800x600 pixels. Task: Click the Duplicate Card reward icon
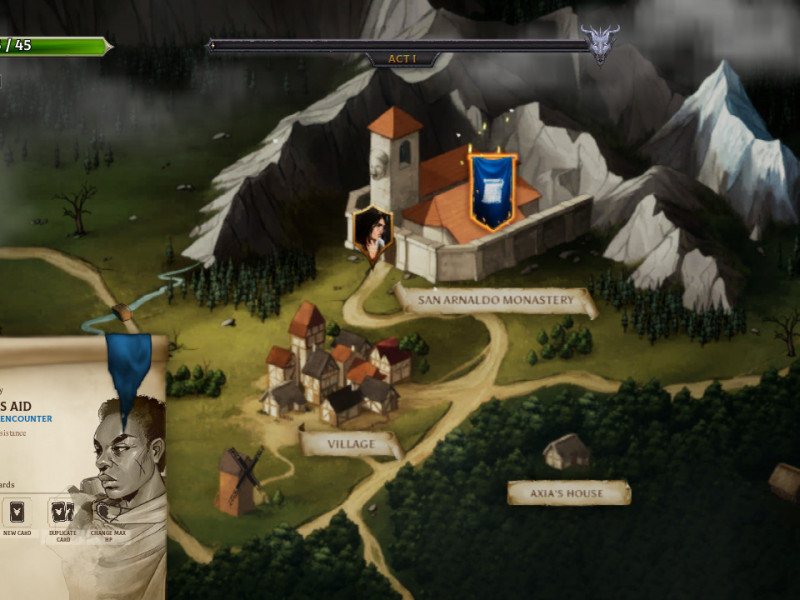point(62,513)
